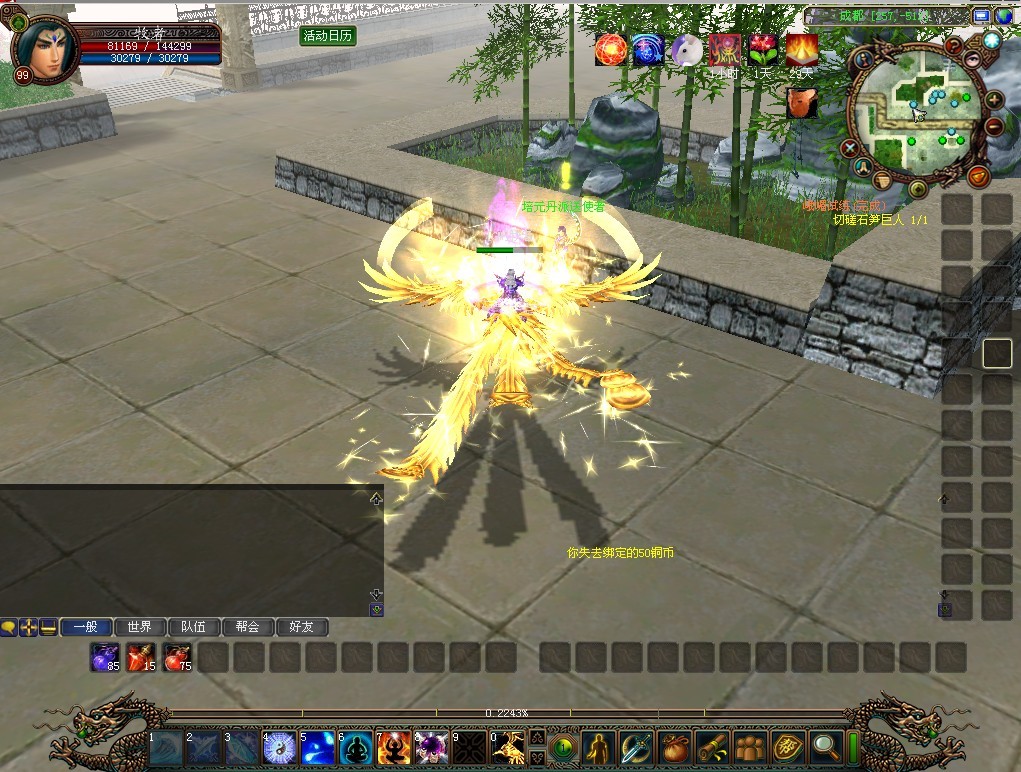Image resolution: width=1021 pixels, height=772 pixels.
Task: Open the magnifying glass search button
Action: click(x=826, y=746)
